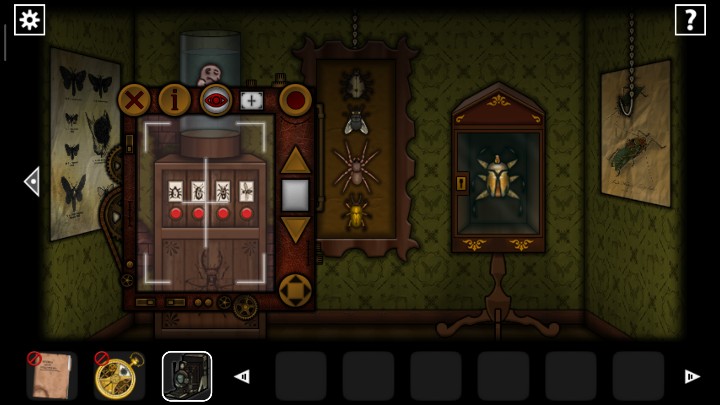Close the camera with the X button
Image resolution: width=720 pixels, height=405 pixels.
(x=134, y=100)
